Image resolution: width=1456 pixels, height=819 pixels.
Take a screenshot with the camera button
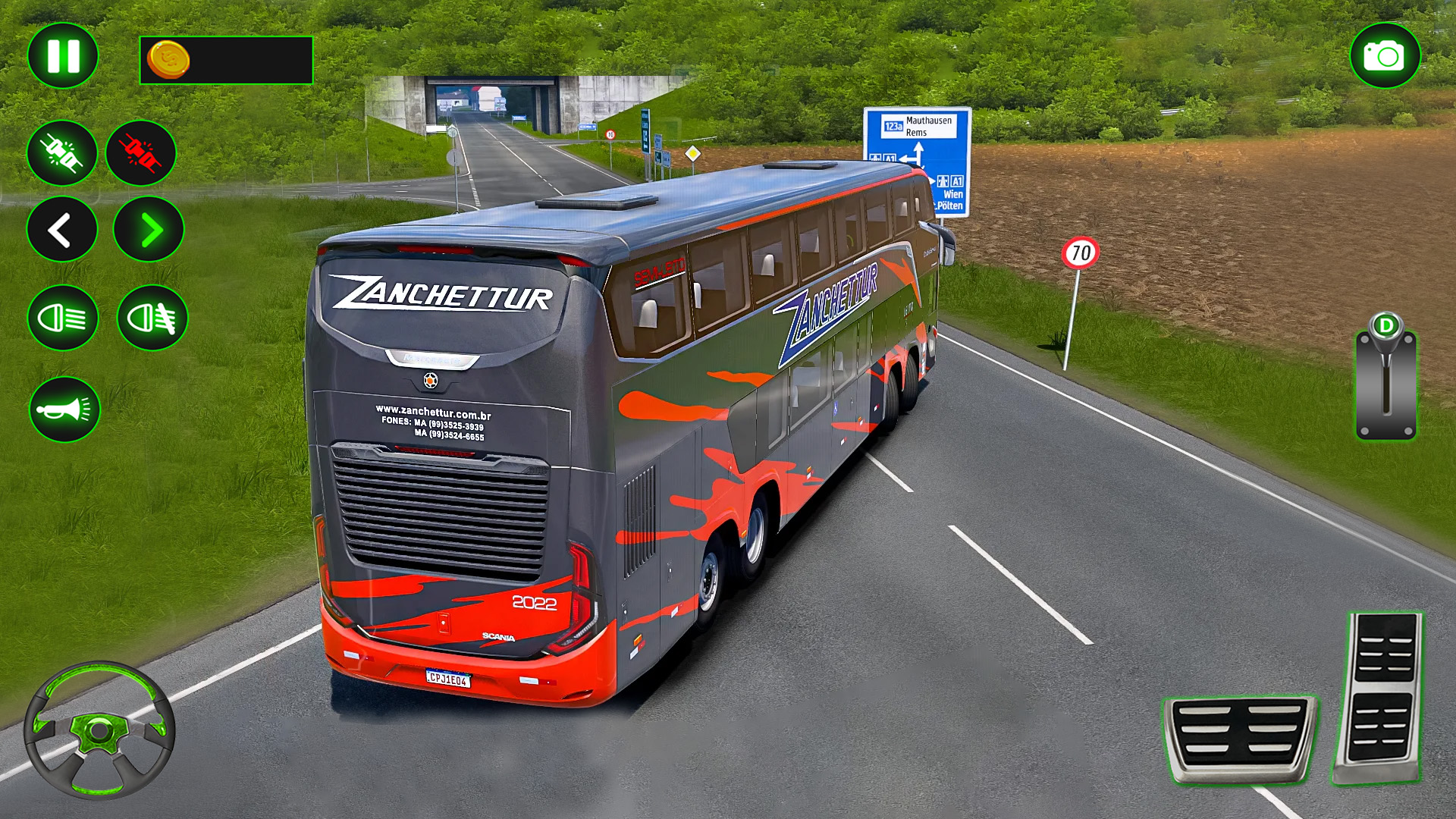tap(1385, 55)
